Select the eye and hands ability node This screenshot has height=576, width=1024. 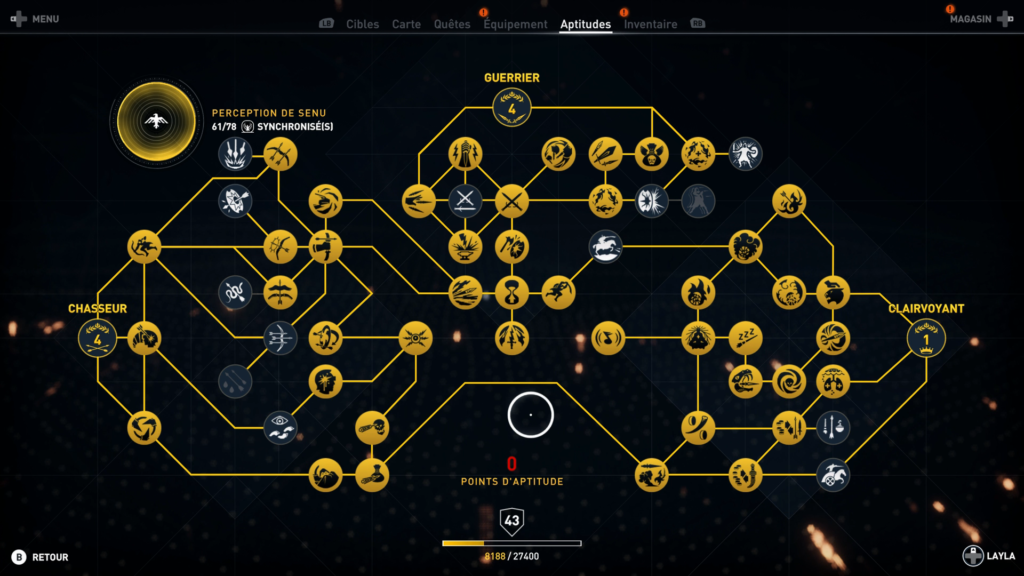pos(280,427)
